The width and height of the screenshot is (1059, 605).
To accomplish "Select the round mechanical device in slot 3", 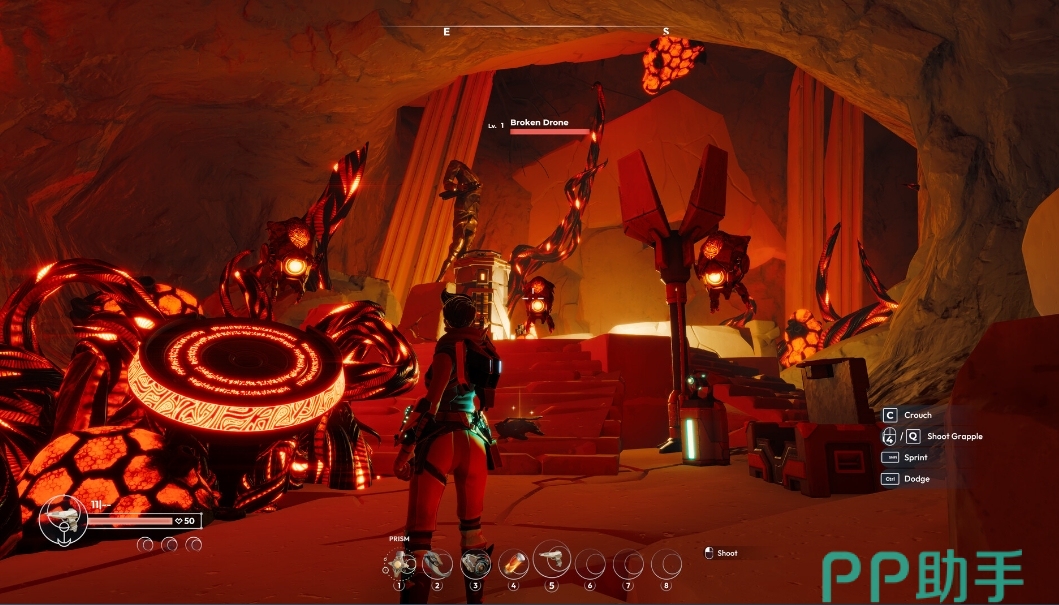I will (x=475, y=564).
